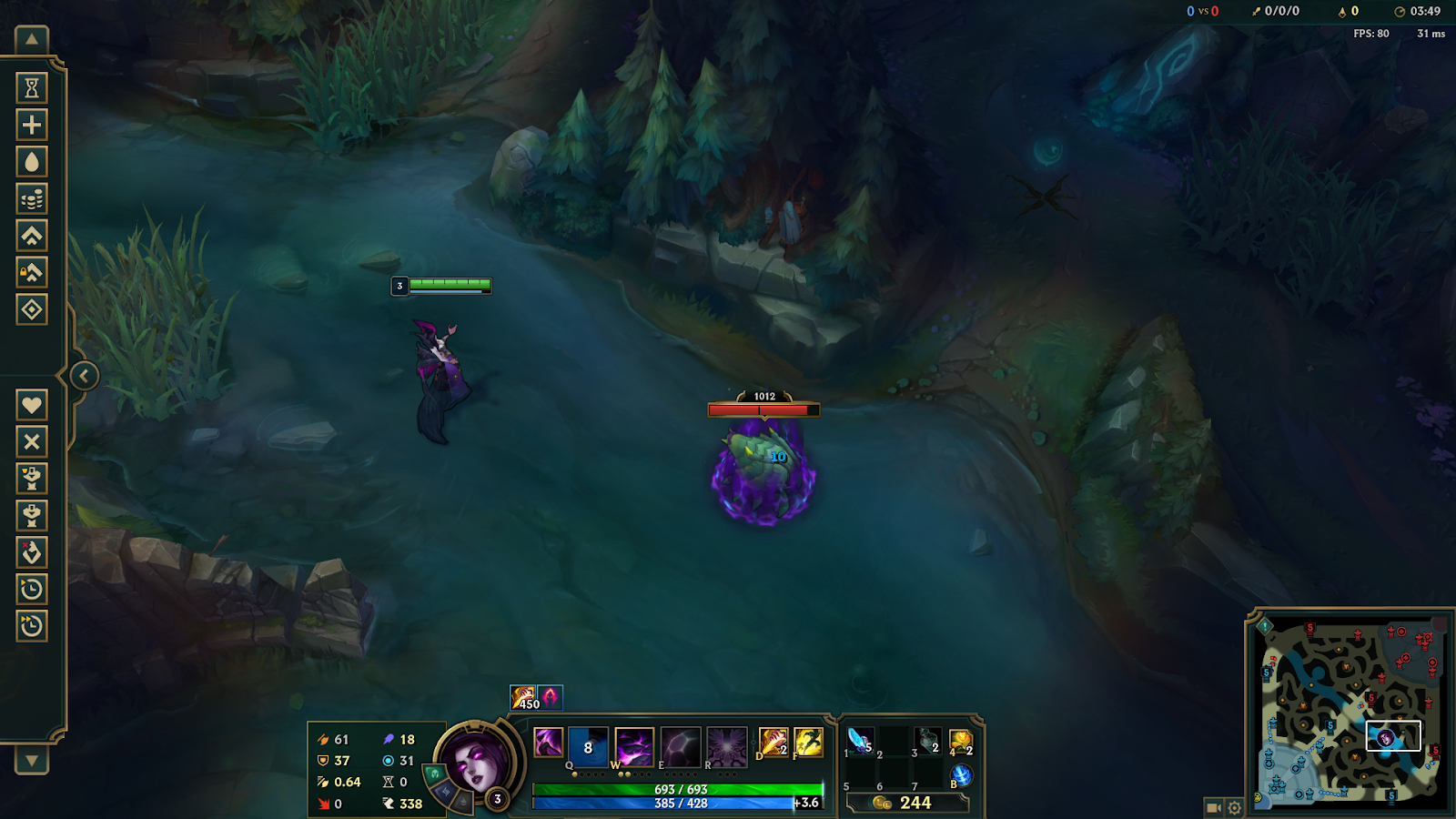Toggle champion invulnerability with the heart cheat

[32, 403]
